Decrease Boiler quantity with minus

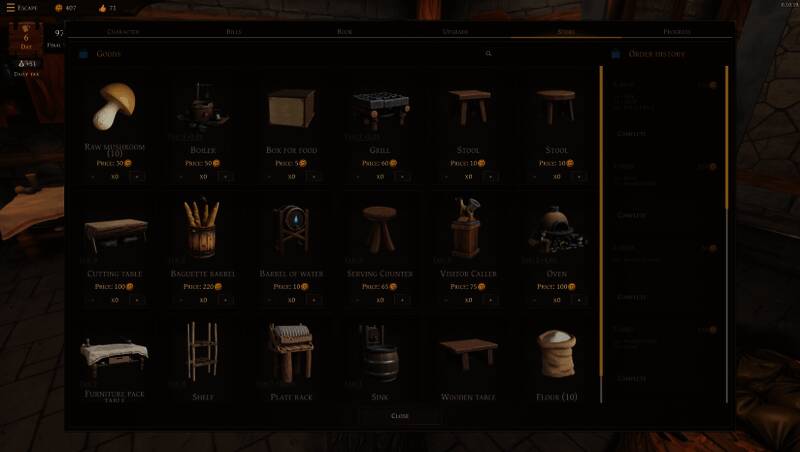181,176
